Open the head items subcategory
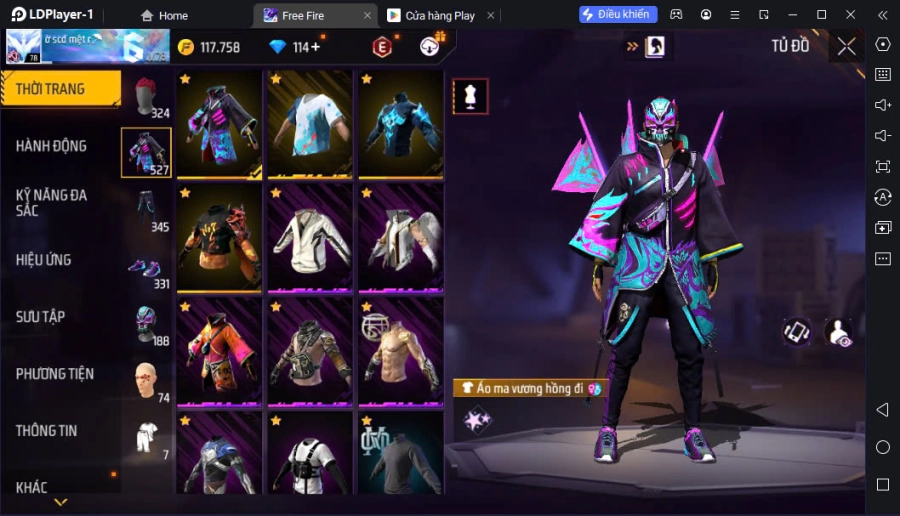900x516 pixels. click(146, 98)
